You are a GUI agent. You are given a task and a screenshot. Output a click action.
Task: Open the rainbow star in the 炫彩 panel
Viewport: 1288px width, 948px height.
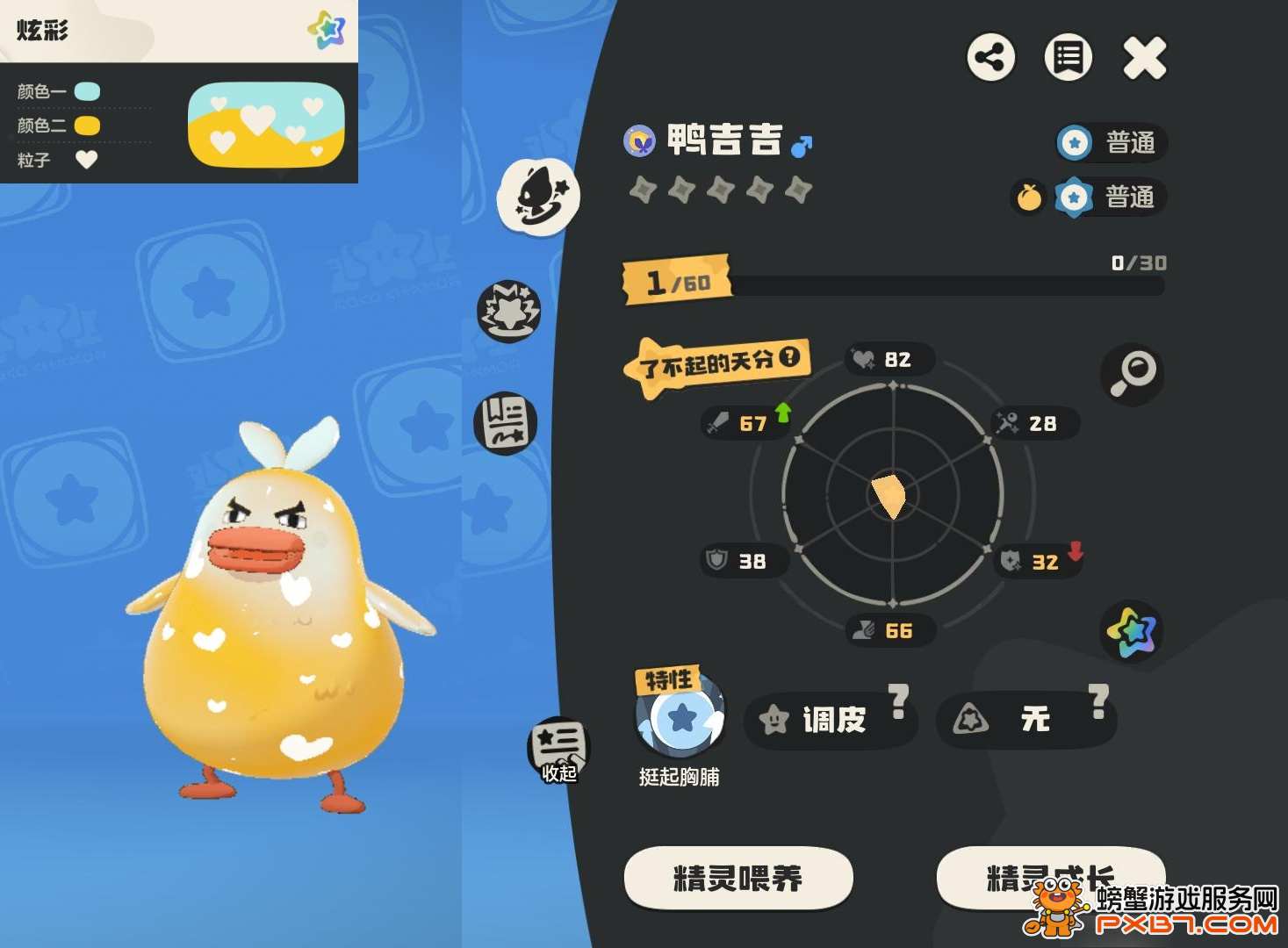(x=326, y=28)
